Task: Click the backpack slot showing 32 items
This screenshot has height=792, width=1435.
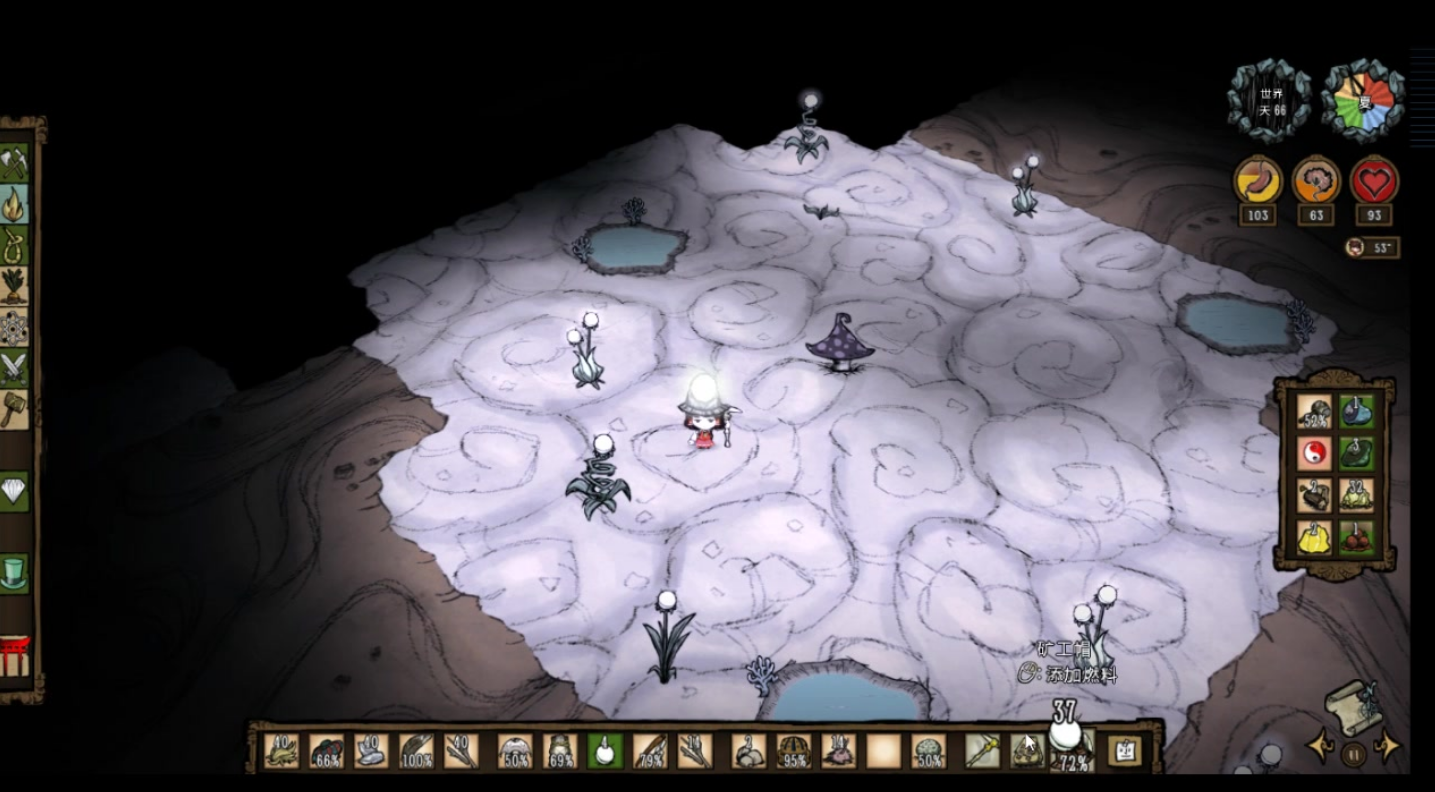Action: coord(1356,495)
